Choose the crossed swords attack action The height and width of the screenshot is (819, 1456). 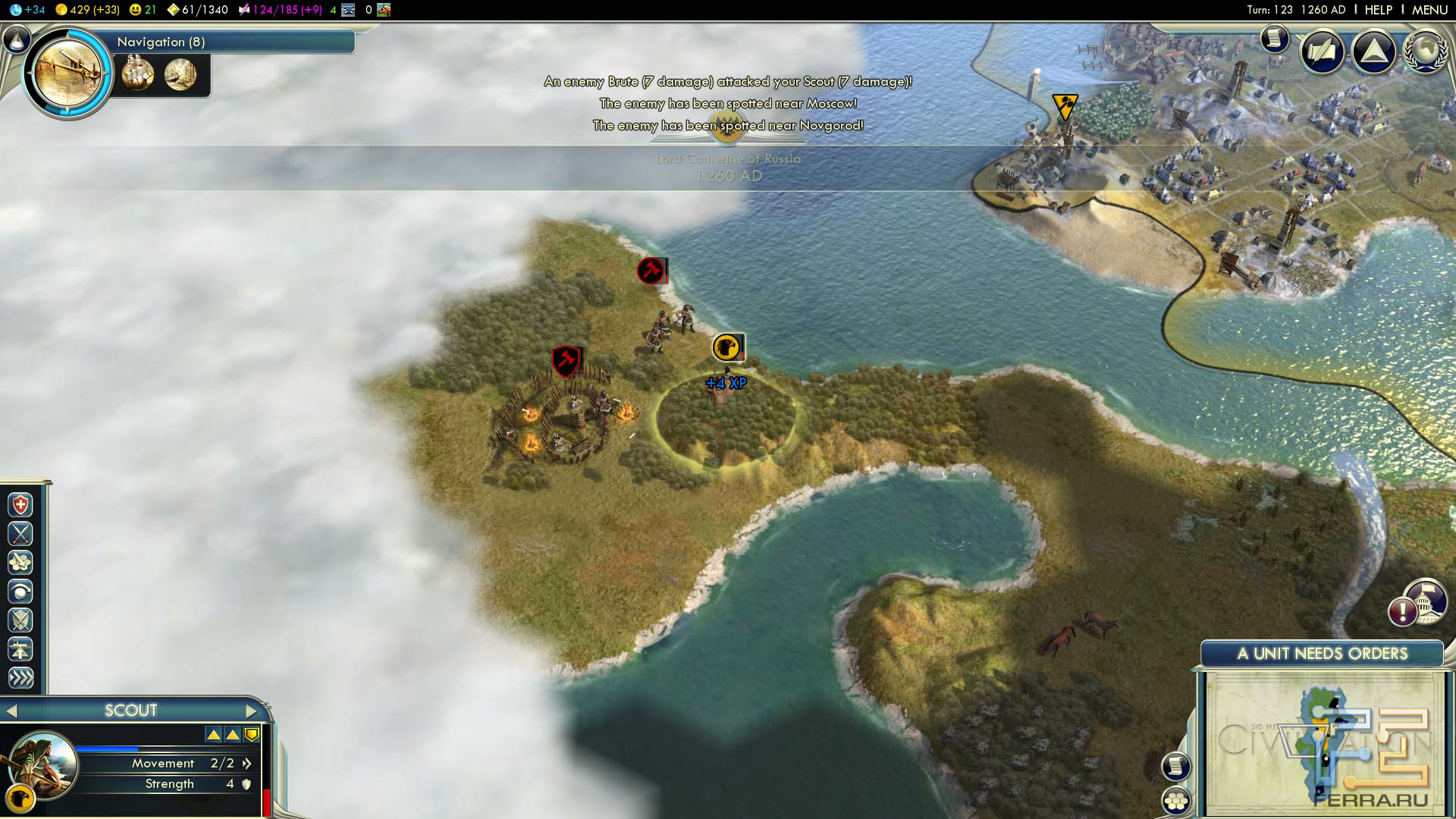[20, 534]
